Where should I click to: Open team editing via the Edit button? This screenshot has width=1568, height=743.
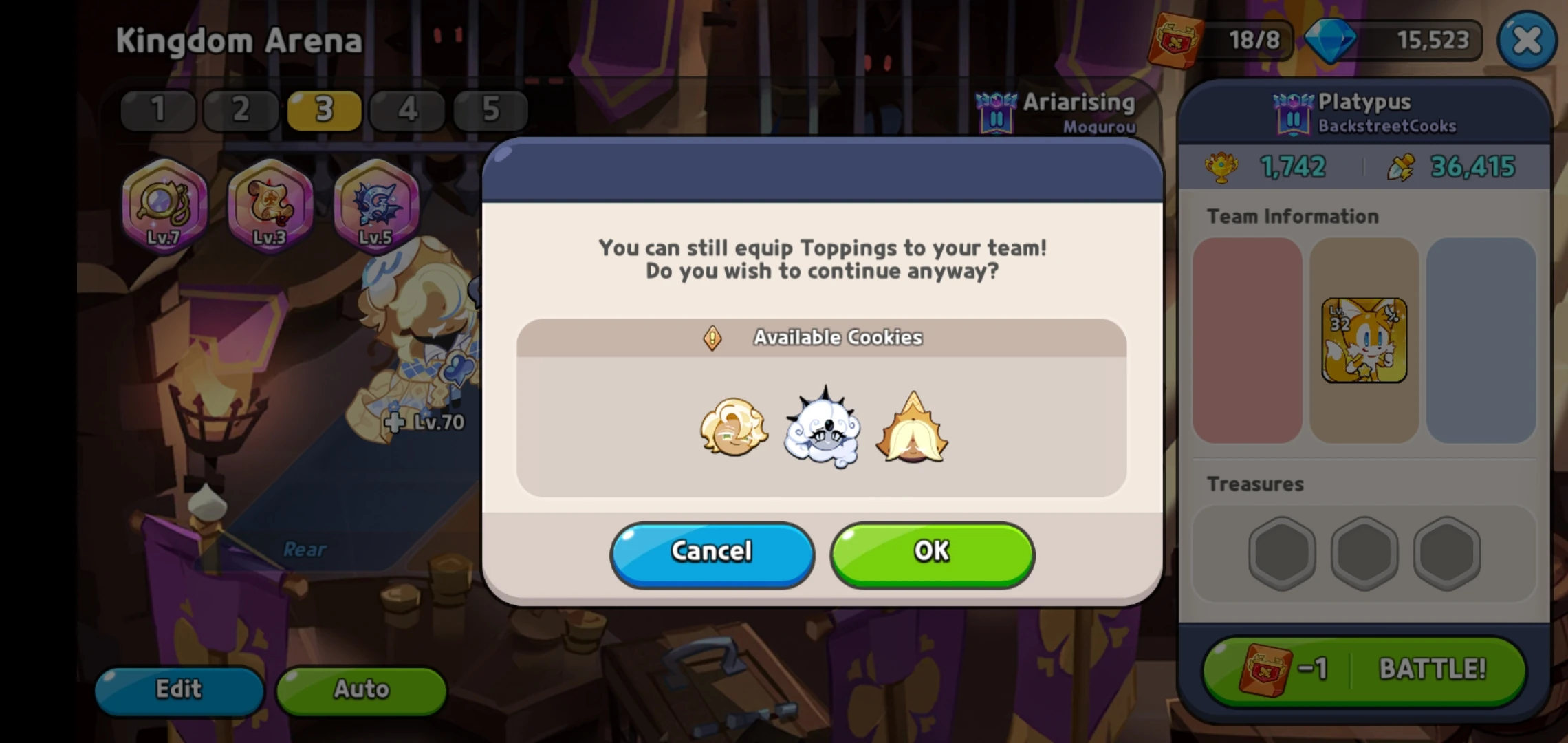coord(179,689)
